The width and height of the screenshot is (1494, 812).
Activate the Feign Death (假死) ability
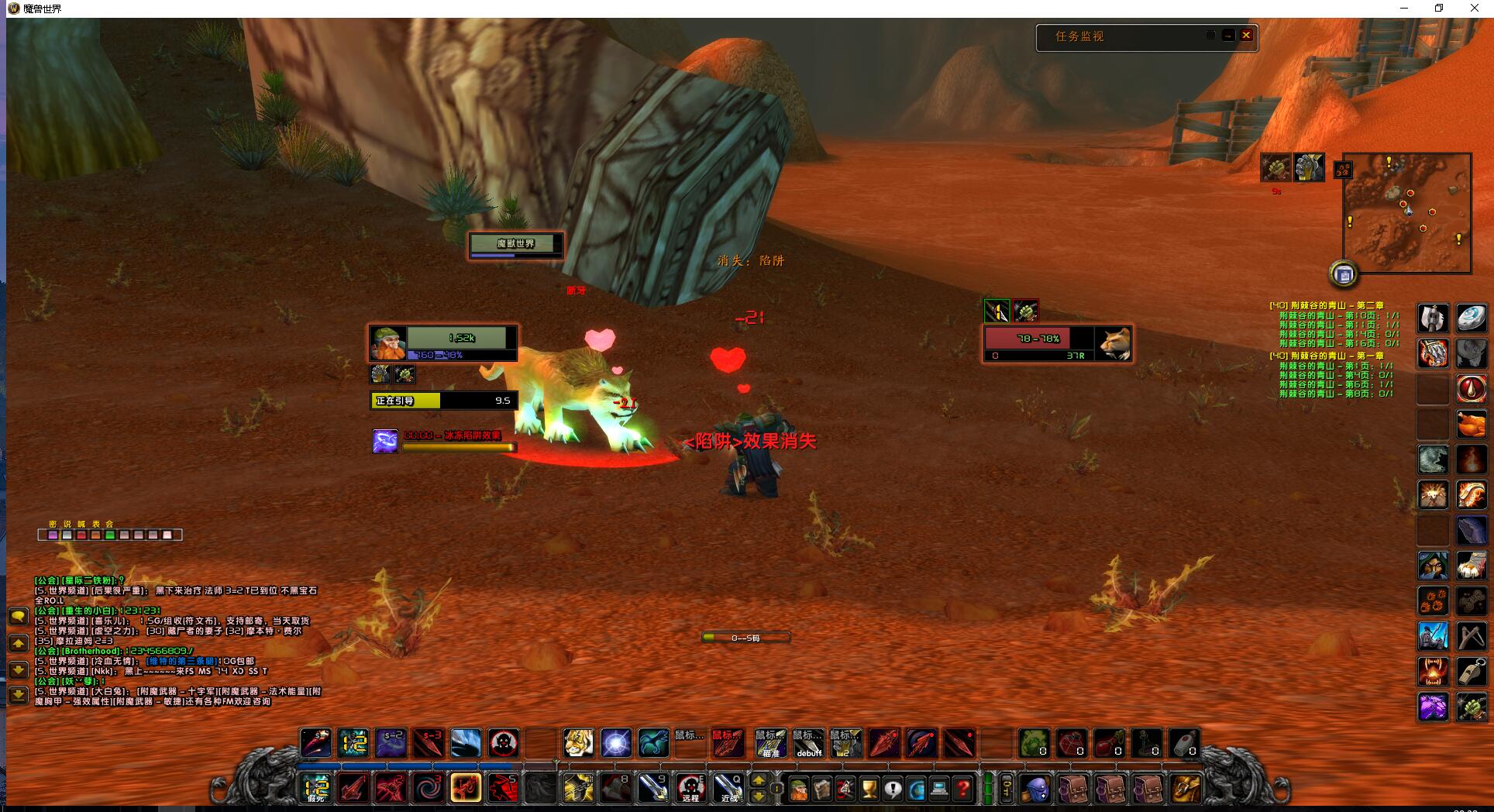(x=316, y=789)
